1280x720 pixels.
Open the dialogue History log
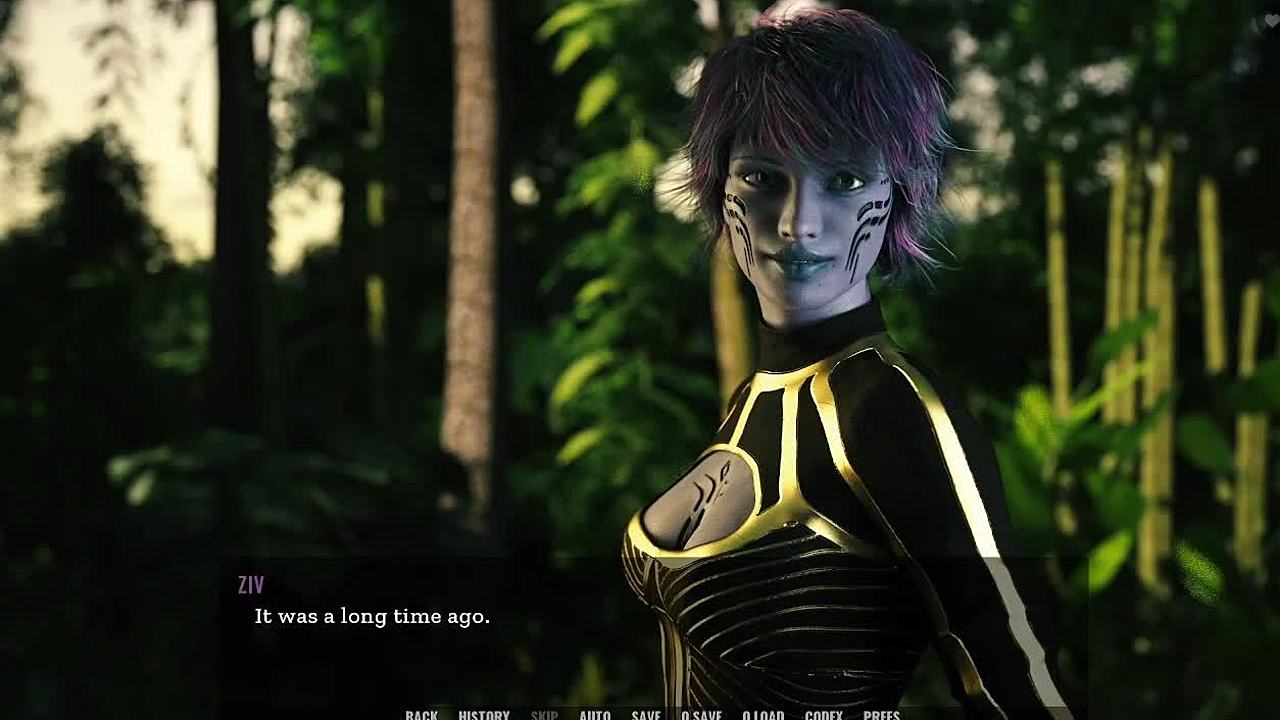pos(484,714)
